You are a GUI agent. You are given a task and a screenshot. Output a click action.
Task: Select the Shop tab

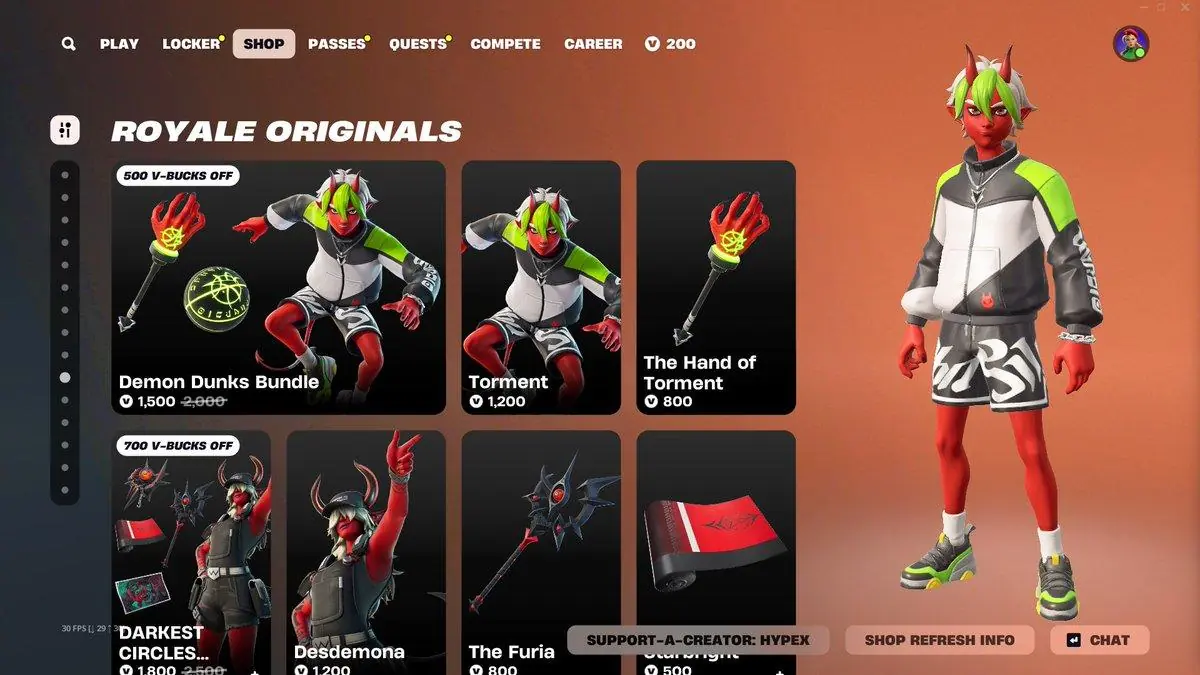(x=264, y=44)
